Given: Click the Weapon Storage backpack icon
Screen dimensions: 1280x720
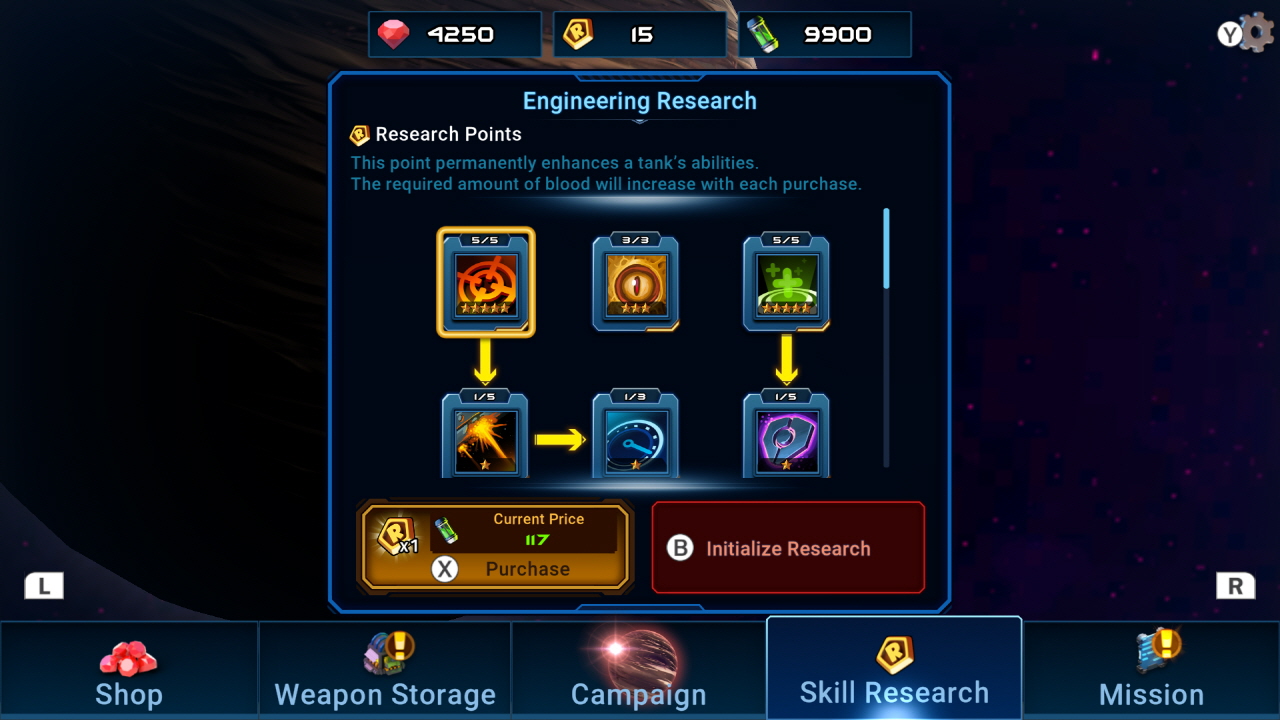Looking at the screenshot, I should 384,651.
